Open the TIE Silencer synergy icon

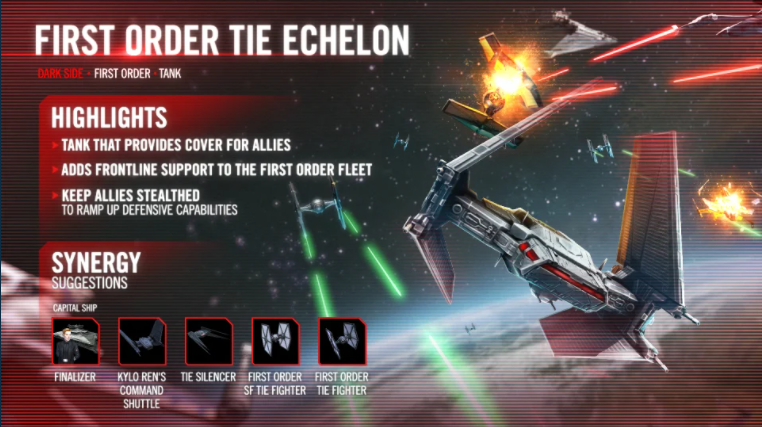pos(209,341)
